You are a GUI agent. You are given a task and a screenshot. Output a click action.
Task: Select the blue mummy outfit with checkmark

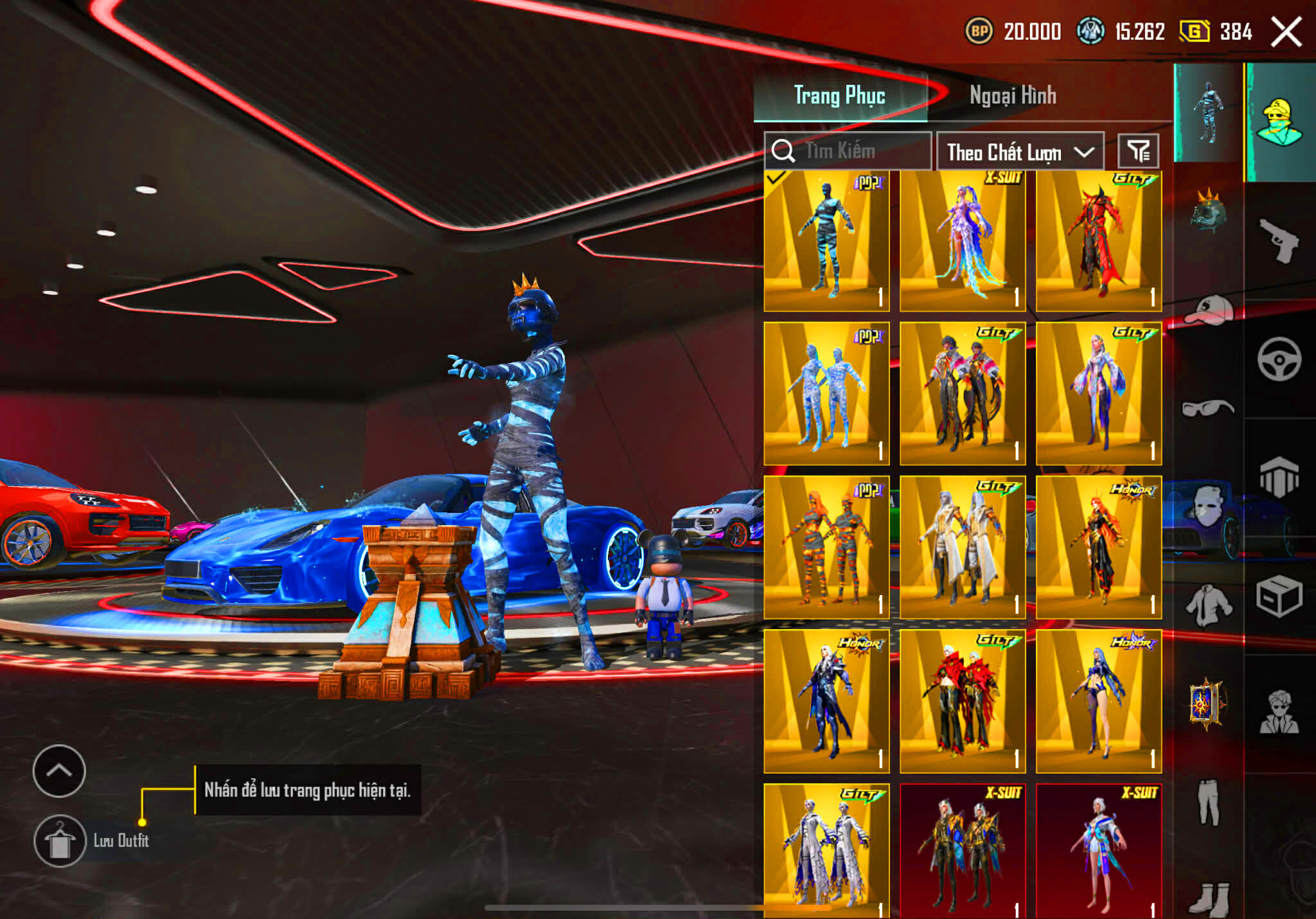[x=826, y=242]
